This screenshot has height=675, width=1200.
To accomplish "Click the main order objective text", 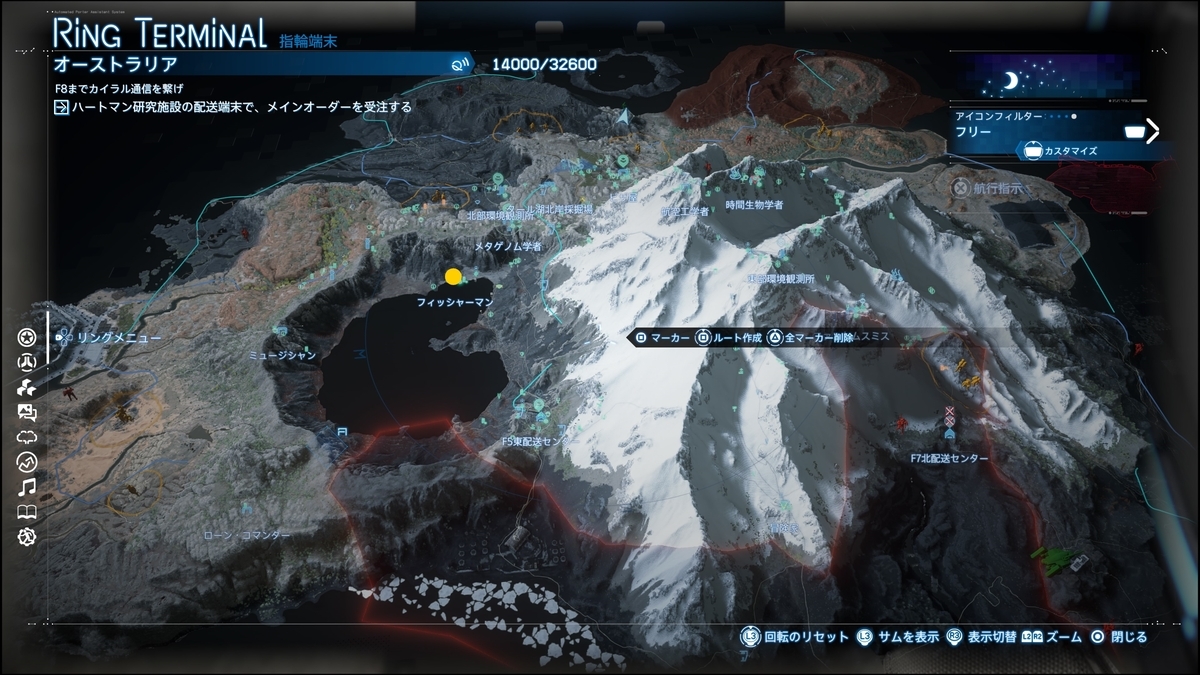I will click(x=241, y=107).
